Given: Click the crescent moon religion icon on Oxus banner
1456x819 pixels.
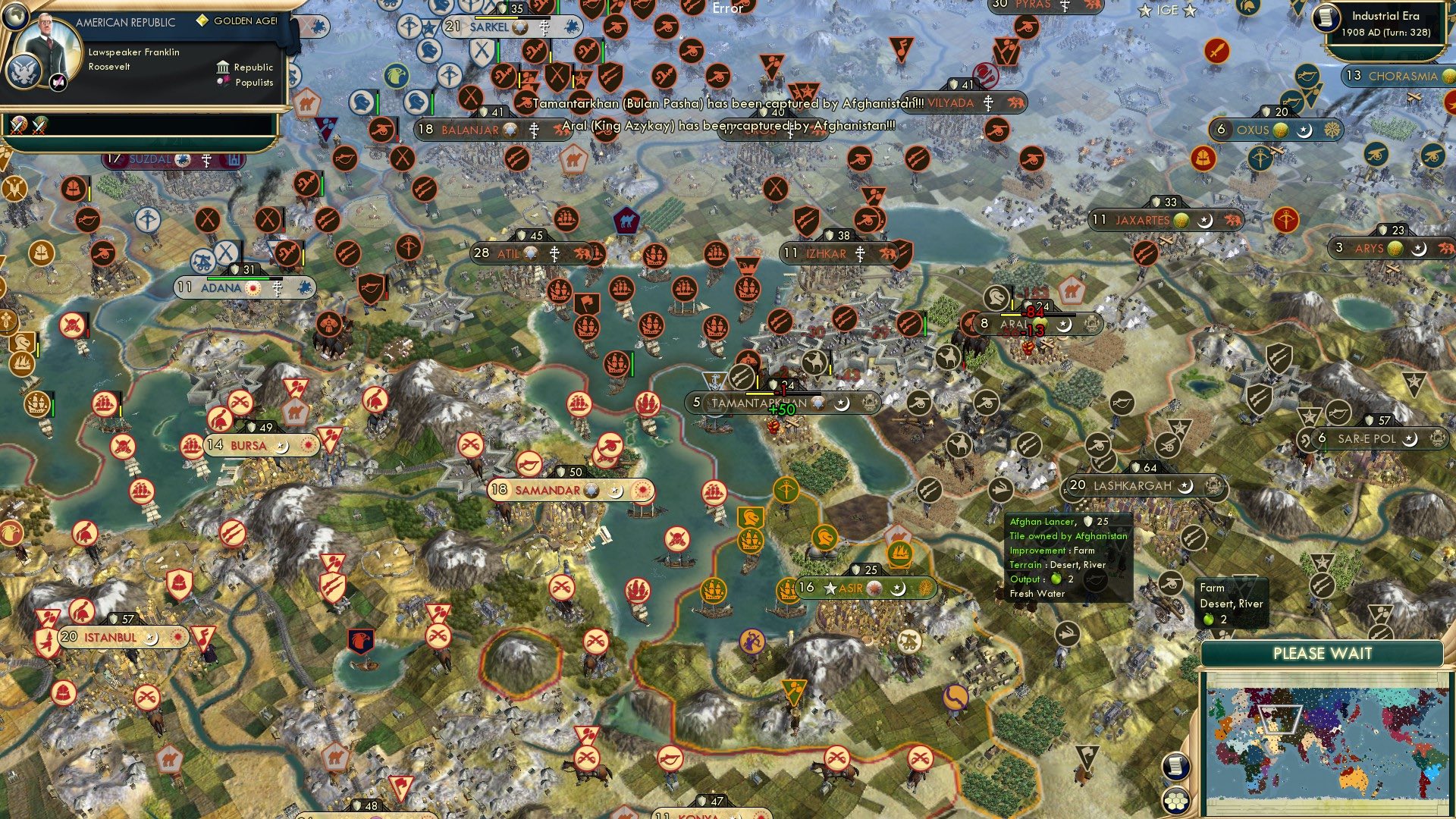Looking at the screenshot, I should point(1304,130).
